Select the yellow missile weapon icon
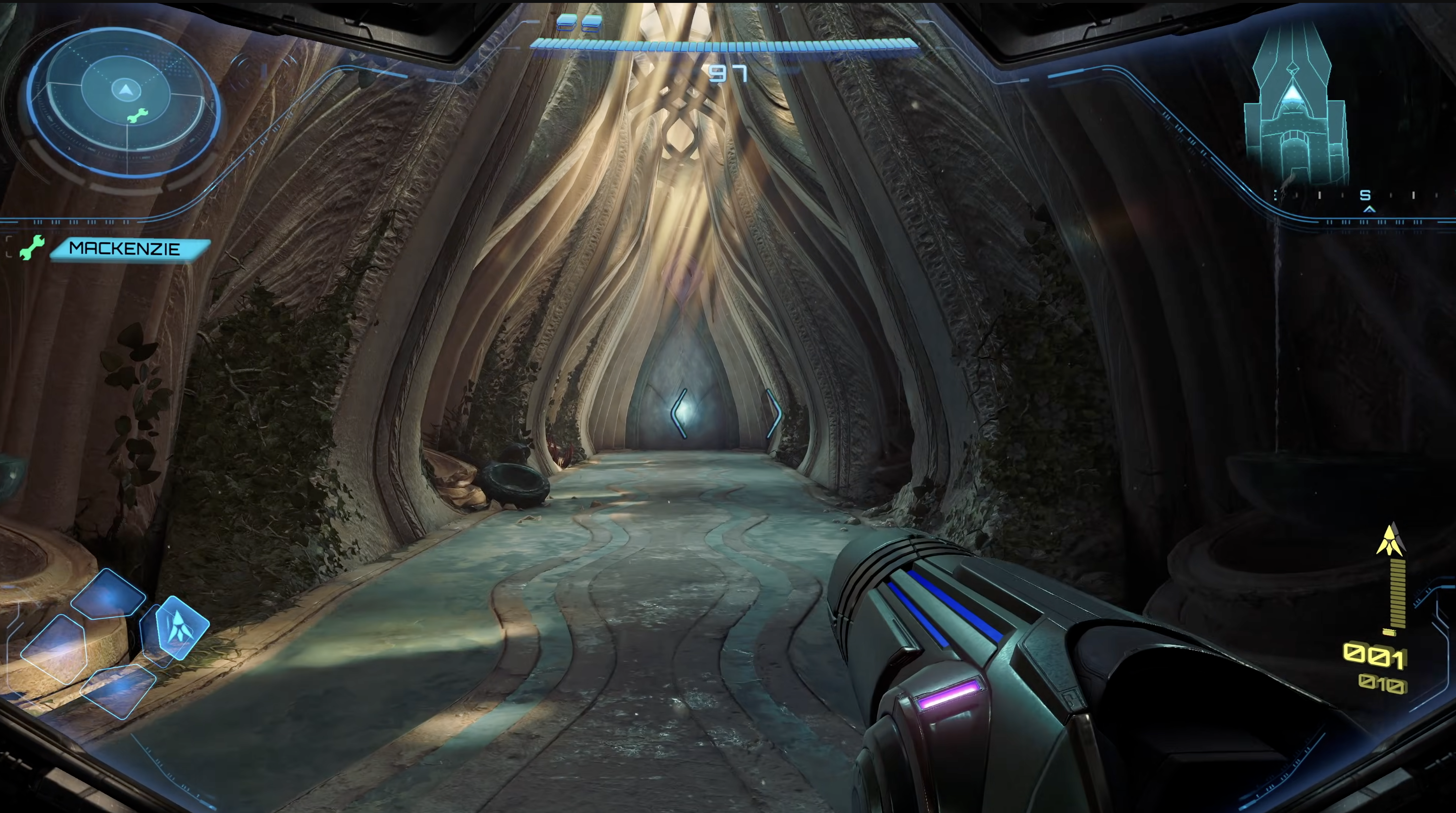Viewport: 1456px width, 813px height. click(x=1390, y=540)
